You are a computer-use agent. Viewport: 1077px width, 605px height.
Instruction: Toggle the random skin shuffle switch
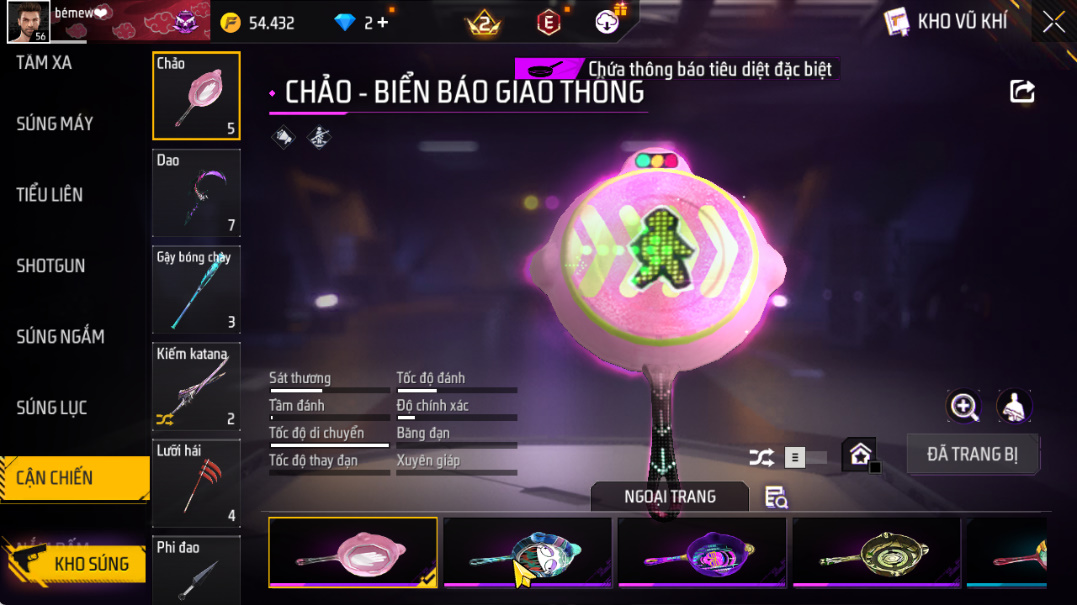point(805,458)
